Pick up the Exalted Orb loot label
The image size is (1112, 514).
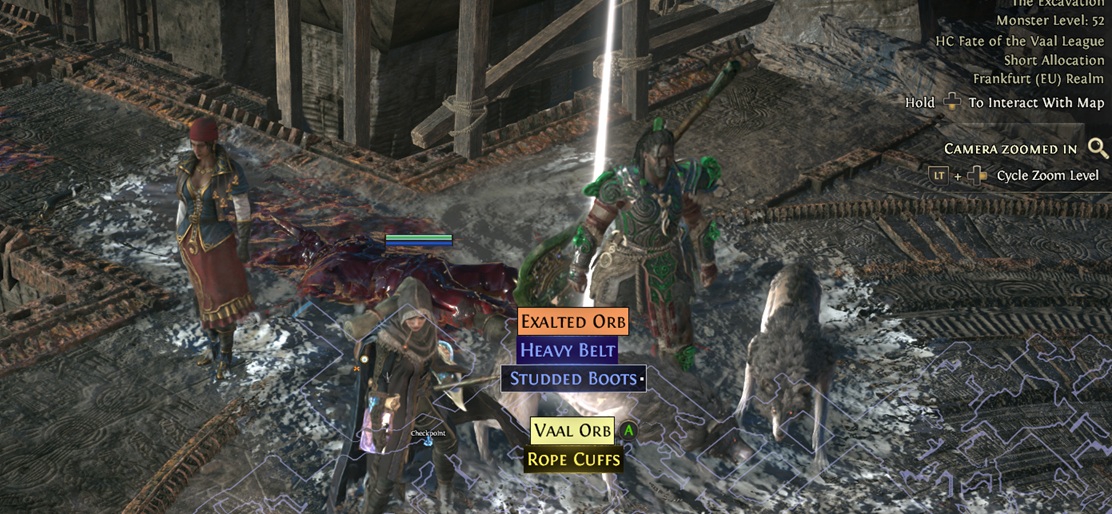[573, 322]
